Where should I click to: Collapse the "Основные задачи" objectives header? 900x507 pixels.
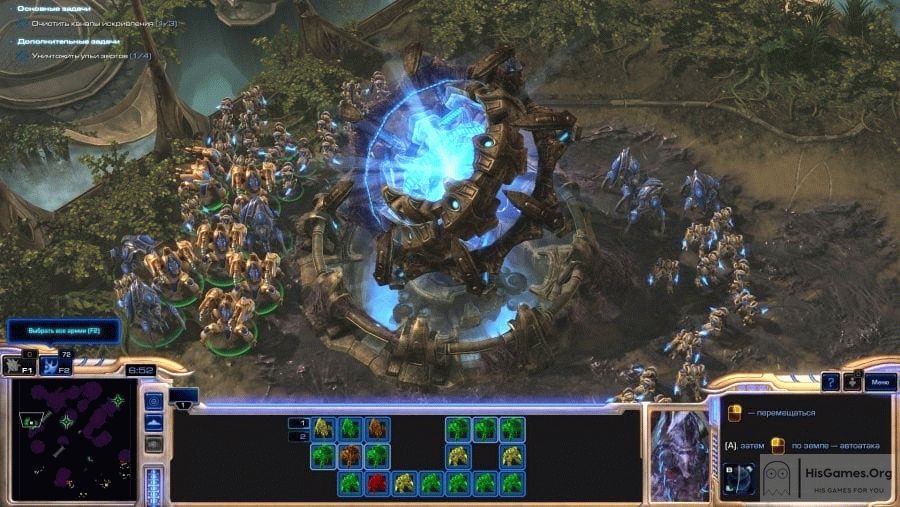[53, 8]
